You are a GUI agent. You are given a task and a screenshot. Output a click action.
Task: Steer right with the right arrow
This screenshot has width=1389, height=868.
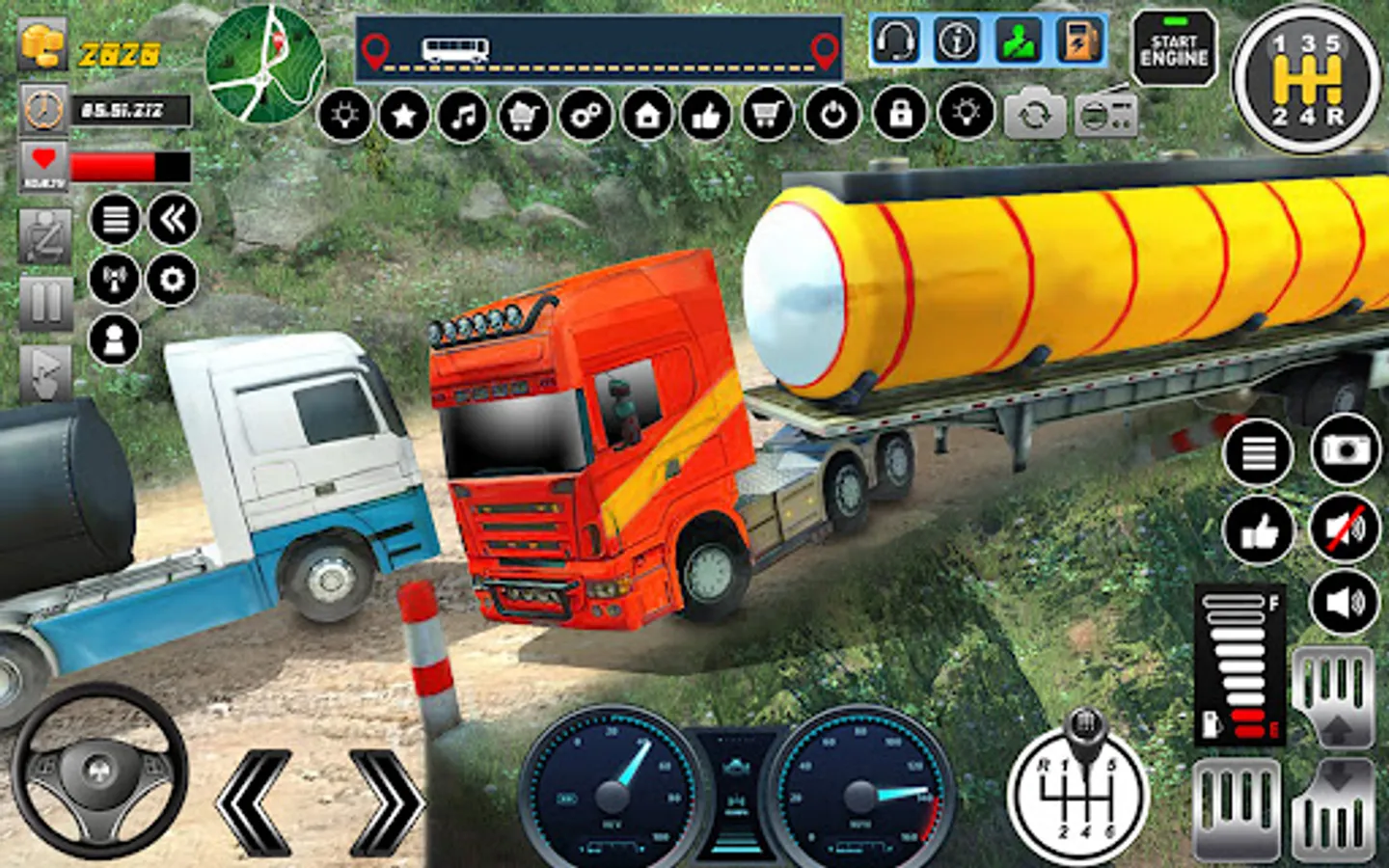pyautogui.click(x=386, y=801)
